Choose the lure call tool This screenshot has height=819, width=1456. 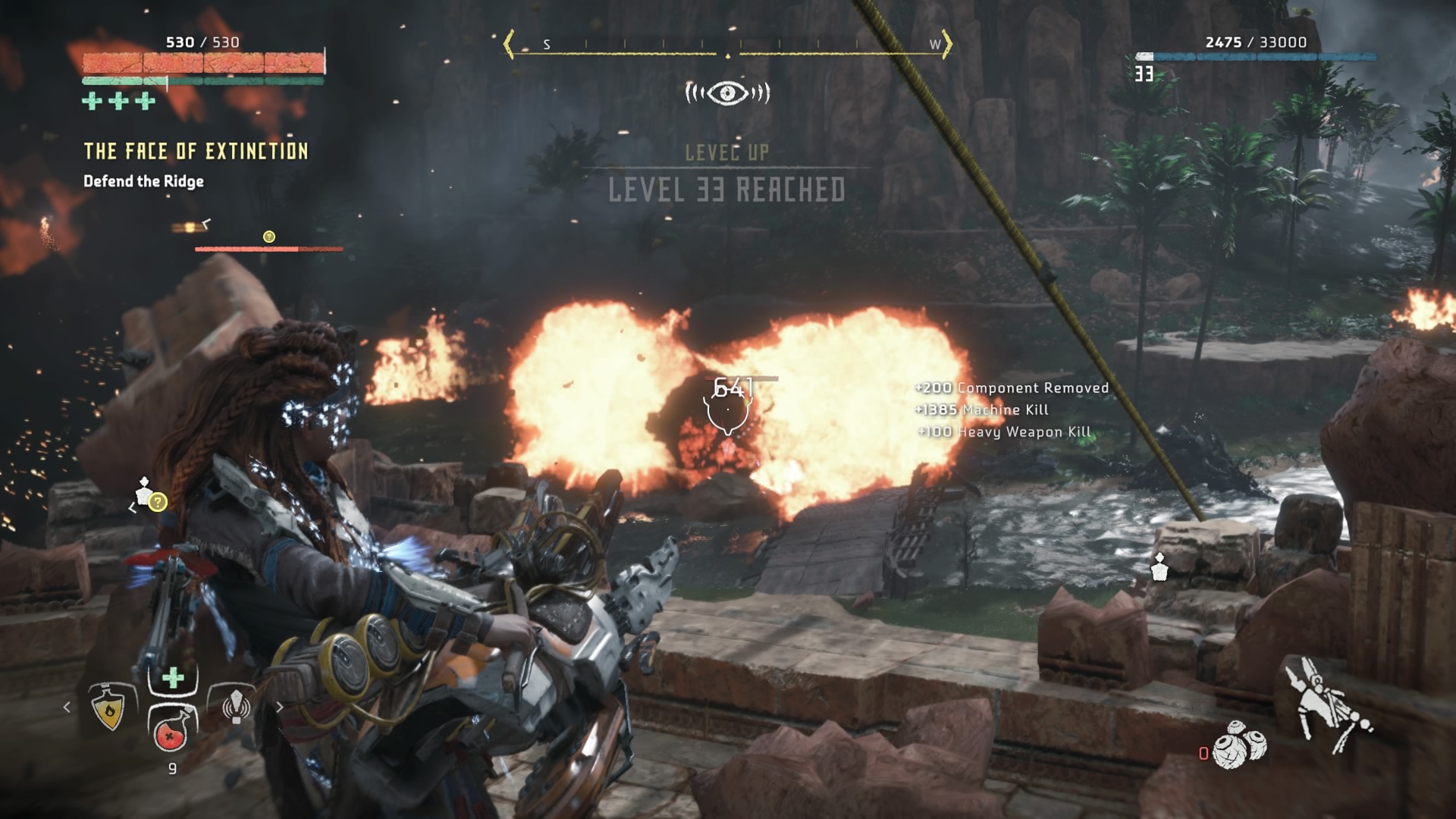(236, 706)
